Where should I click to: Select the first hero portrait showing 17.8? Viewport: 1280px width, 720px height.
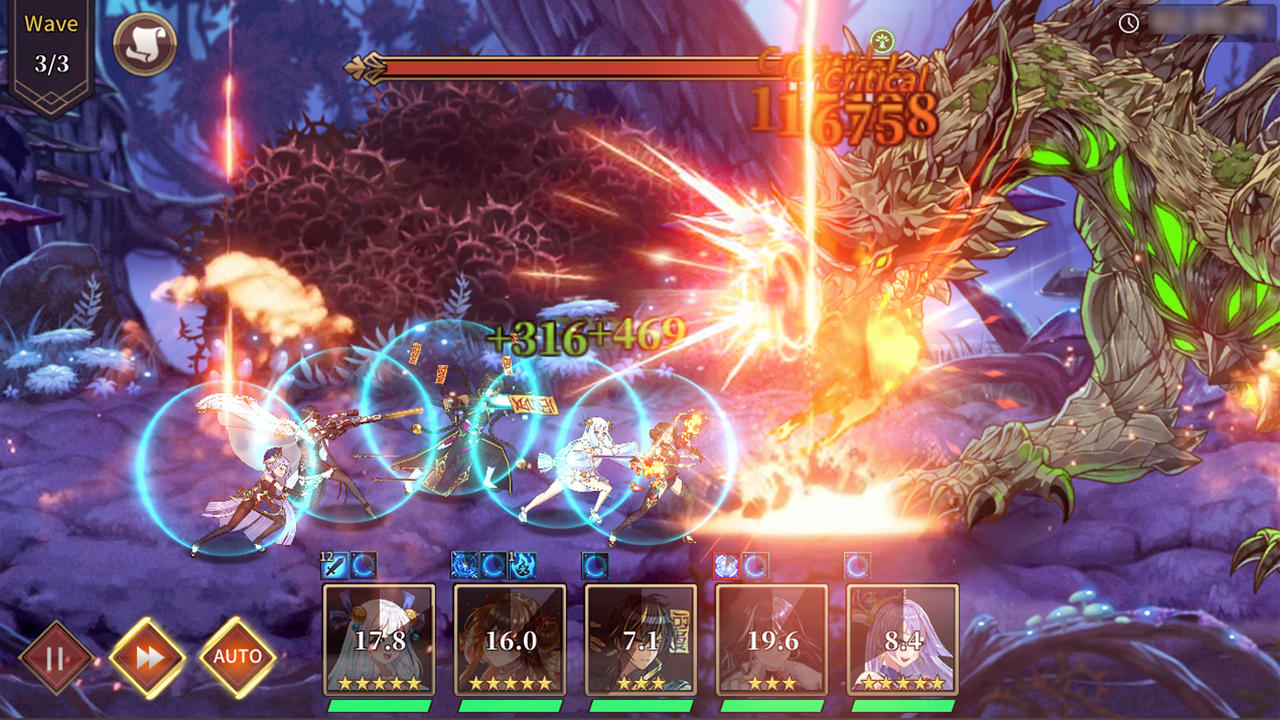pyautogui.click(x=380, y=640)
